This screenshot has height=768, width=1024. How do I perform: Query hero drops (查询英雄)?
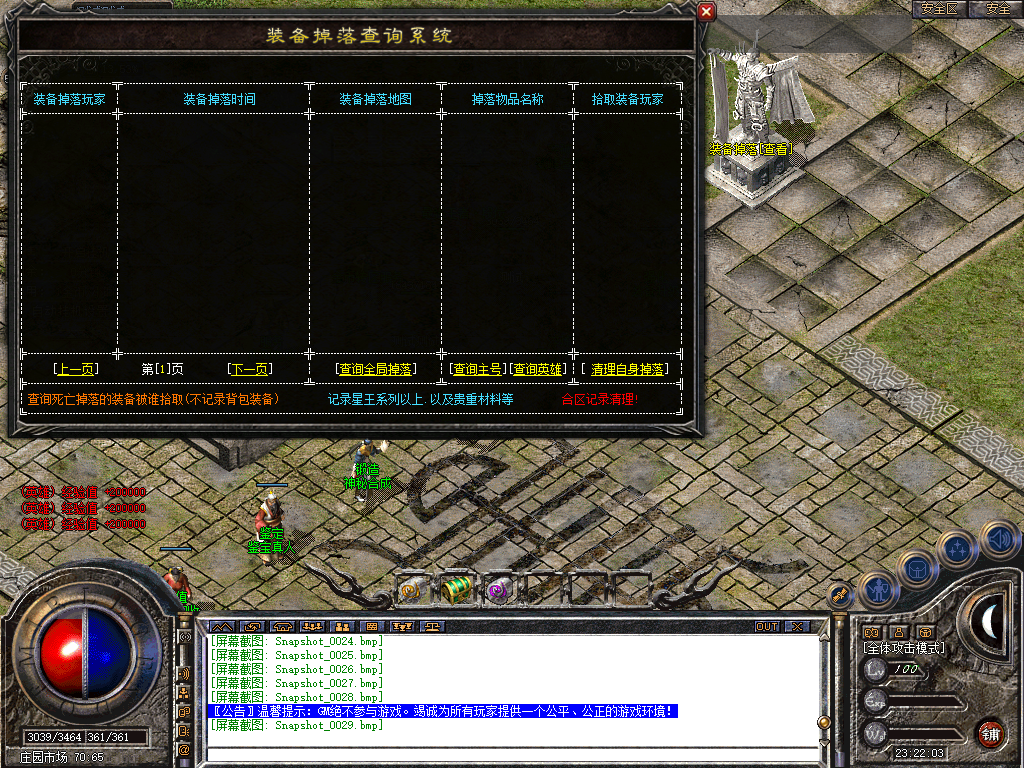(539, 369)
